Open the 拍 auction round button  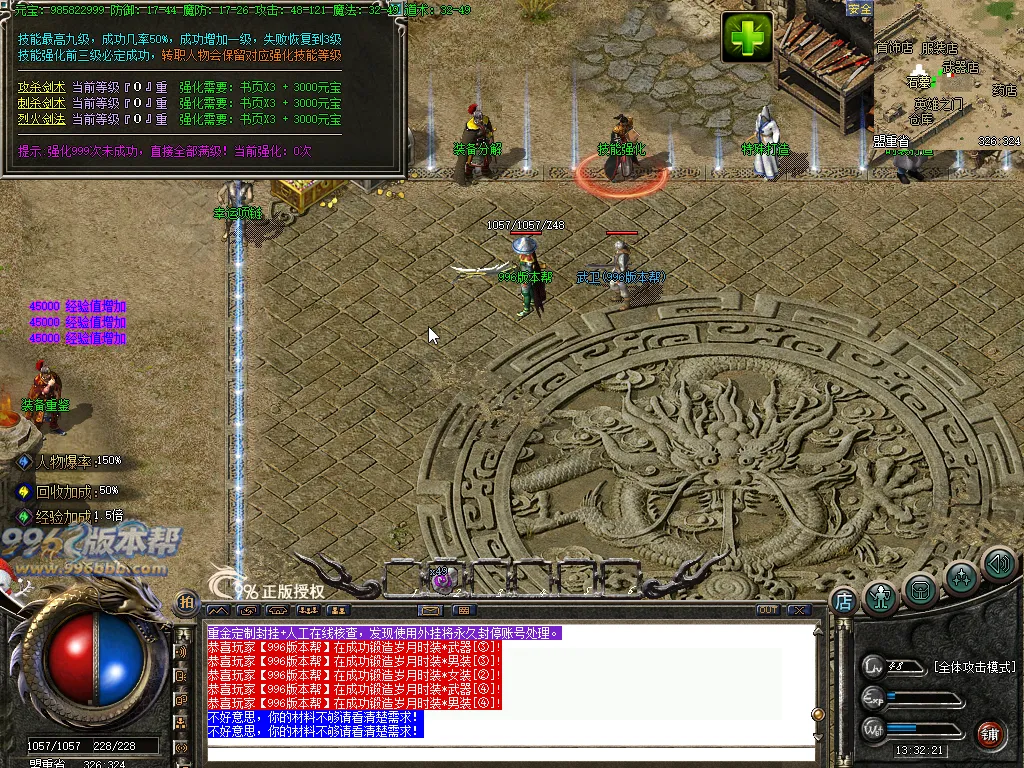pos(186,602)
